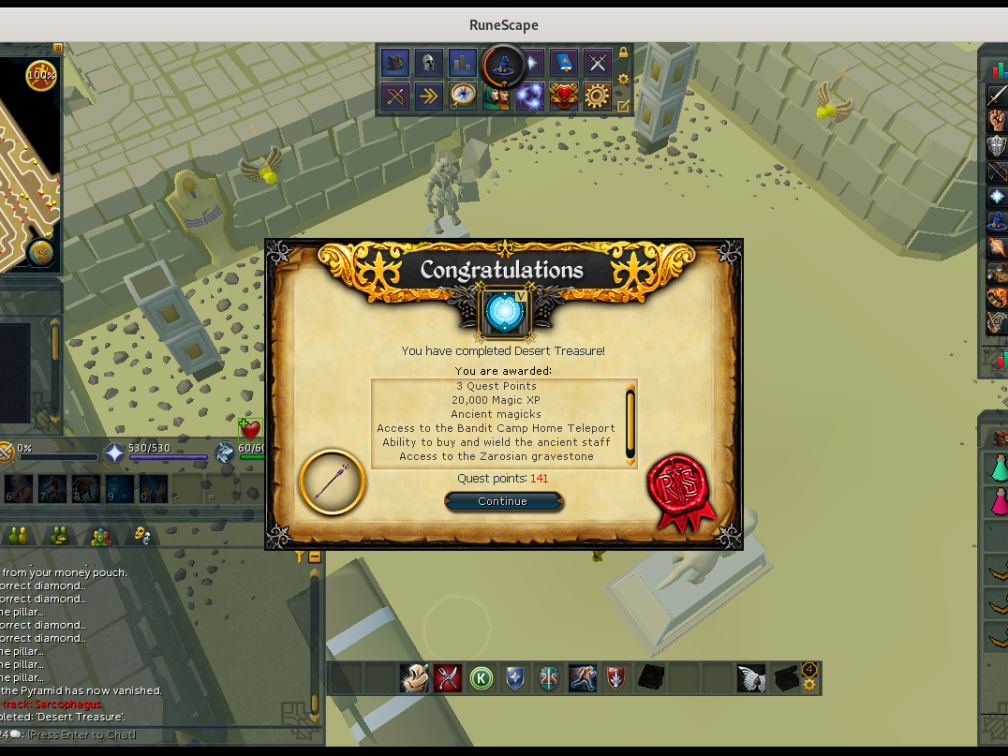Viewport: 1008px width, 756px height.
Task: Toggle the ribbon padlock lock icon
Action: click(x=623, y=53)
